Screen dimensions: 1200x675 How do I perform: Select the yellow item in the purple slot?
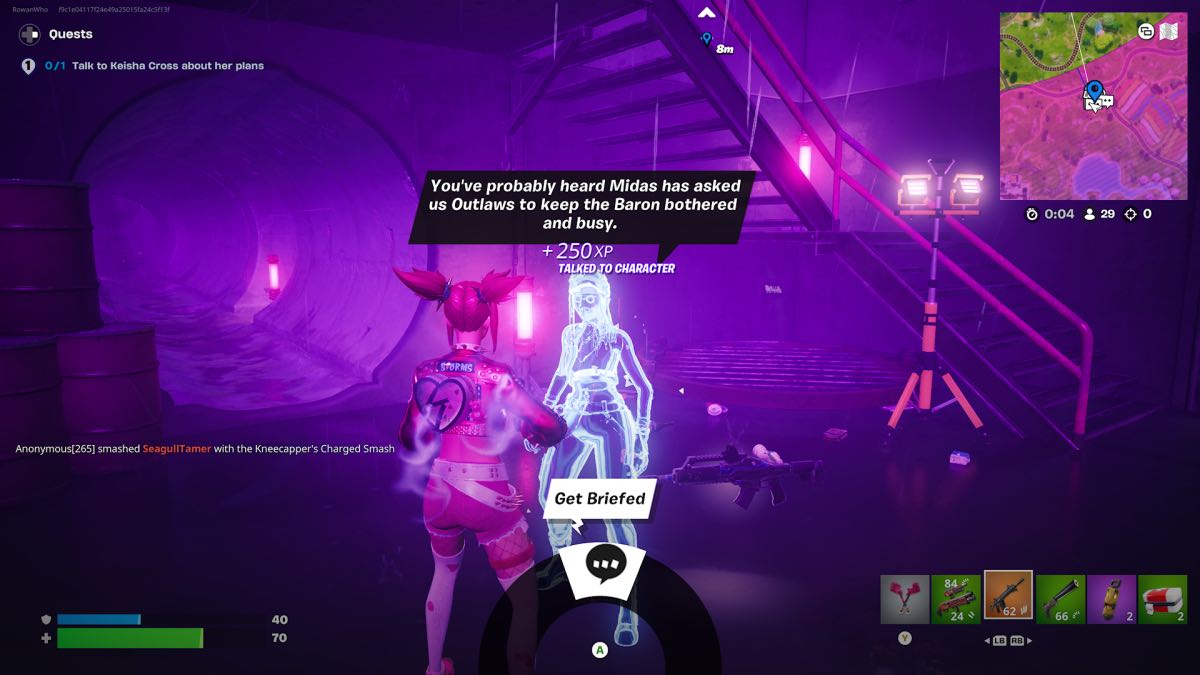point(1111,599)
